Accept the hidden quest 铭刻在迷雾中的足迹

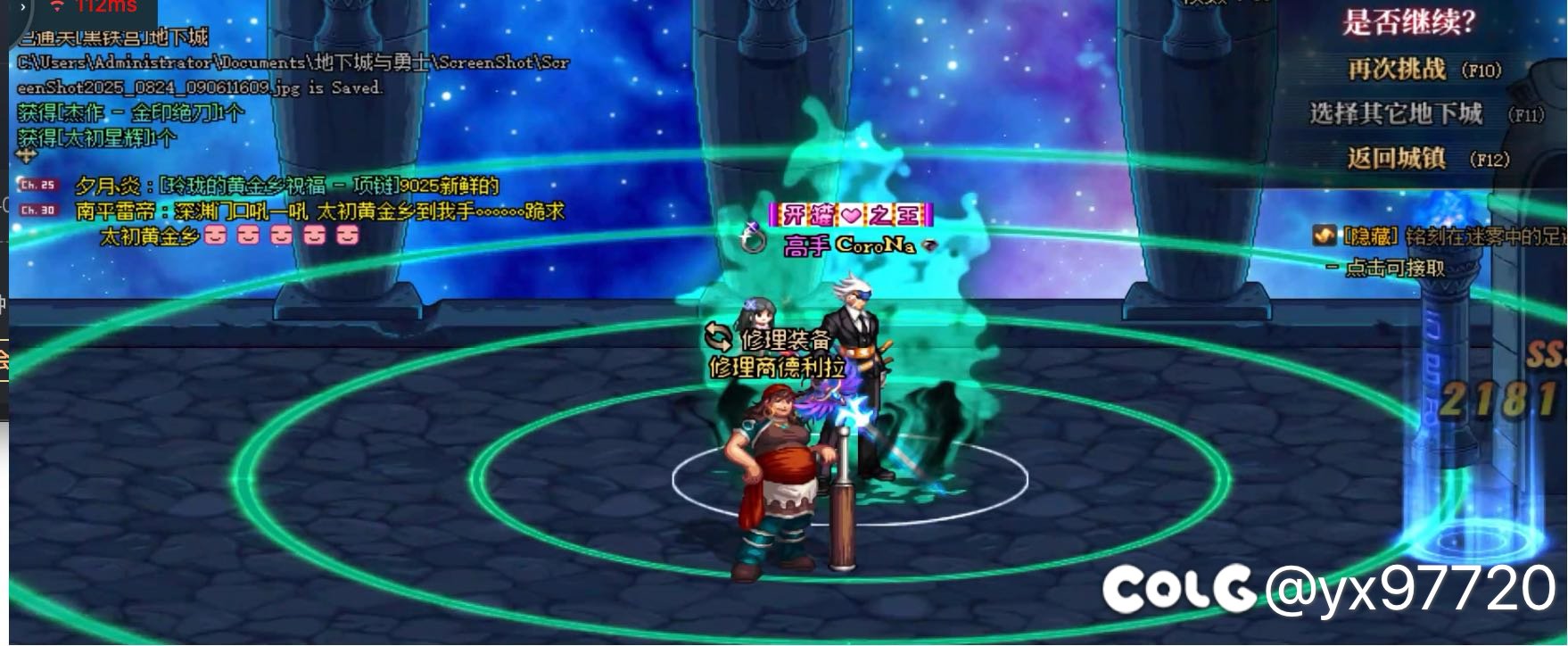(1394, 267)
